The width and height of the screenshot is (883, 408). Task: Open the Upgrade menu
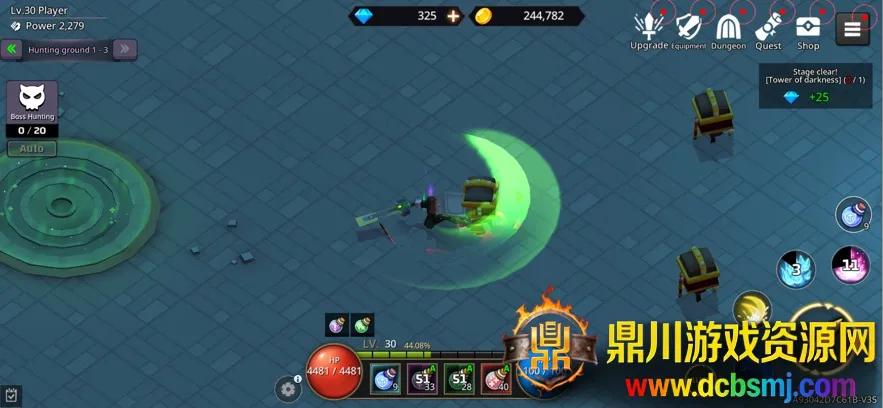point(649,28)
